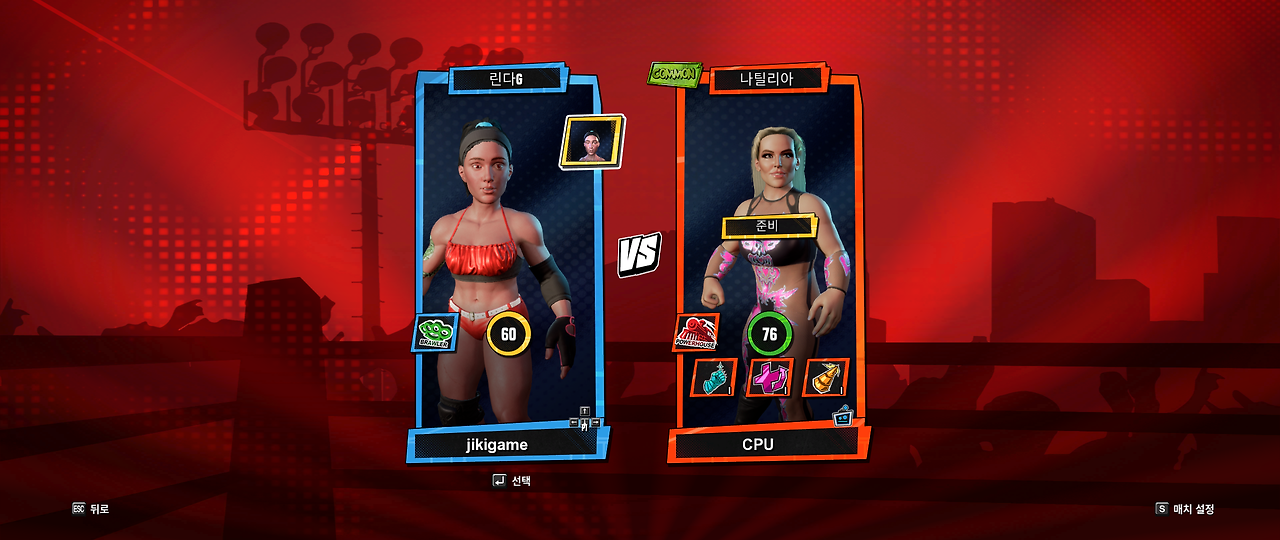This screenshot has height=540, width=1280.
Task: Select the teal glove power-up icon
Action: [714, 378]
